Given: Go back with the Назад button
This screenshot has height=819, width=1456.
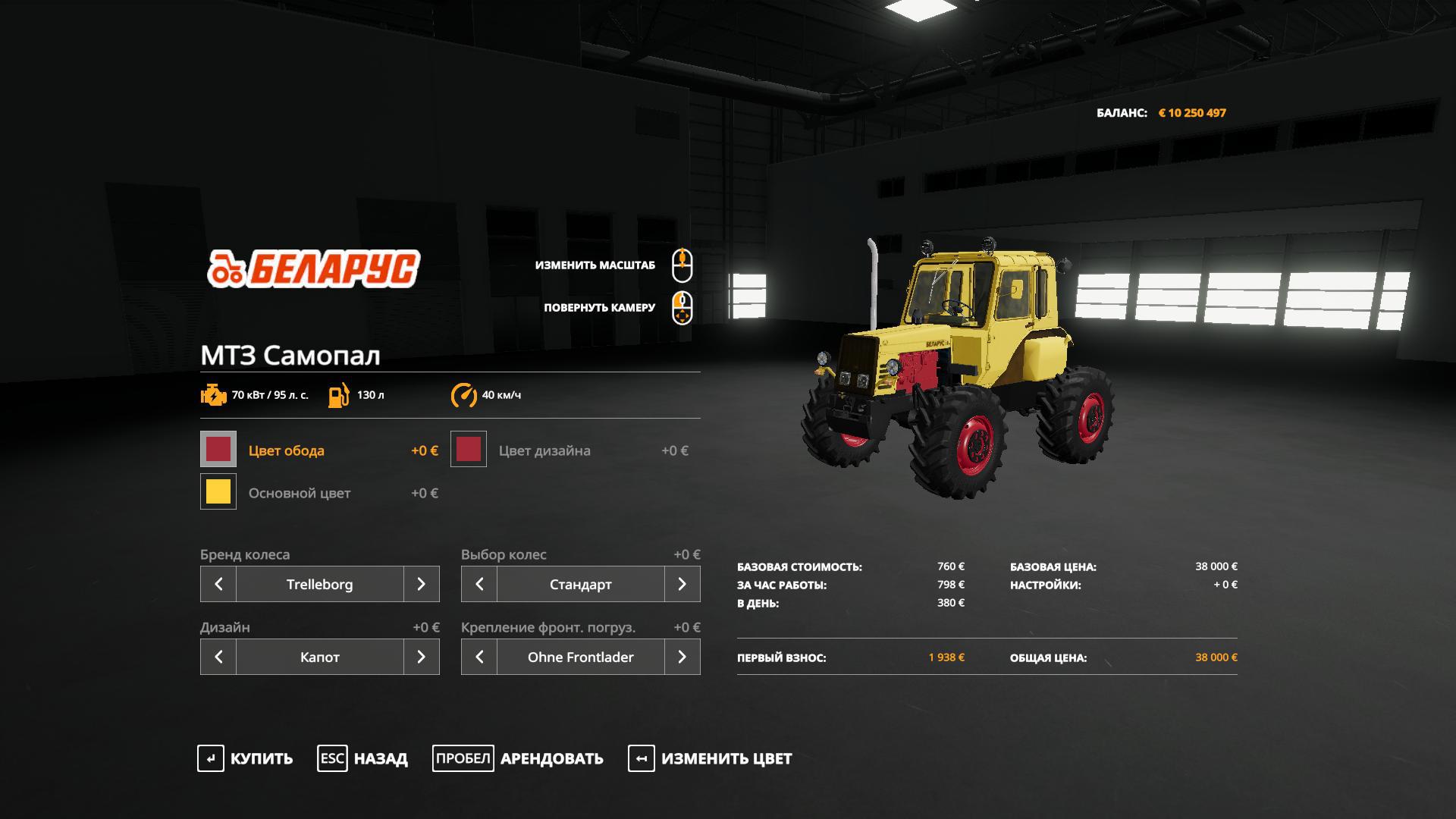Looking at the screenshot, I should point(362,758).
